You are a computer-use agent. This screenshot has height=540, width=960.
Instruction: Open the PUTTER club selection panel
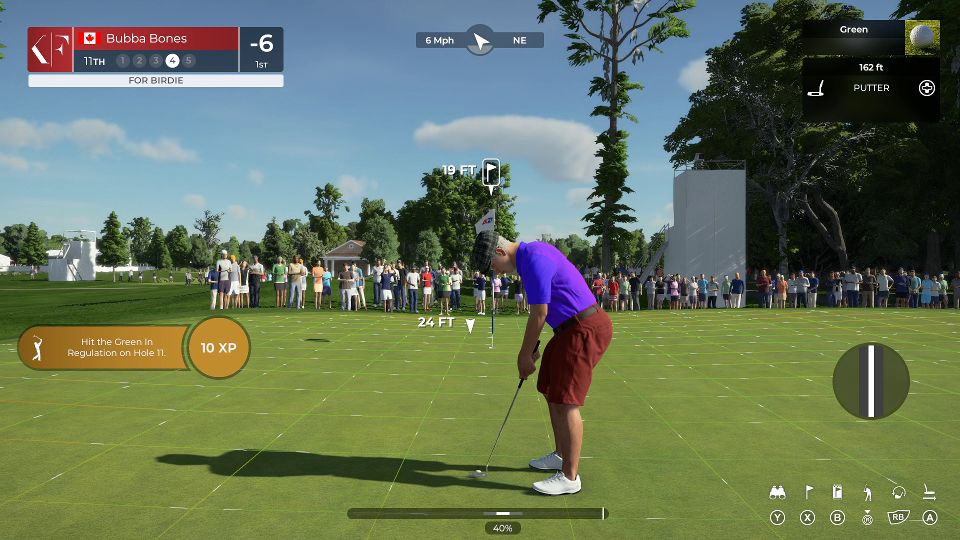pyautogui.click(x=870, y=88)
